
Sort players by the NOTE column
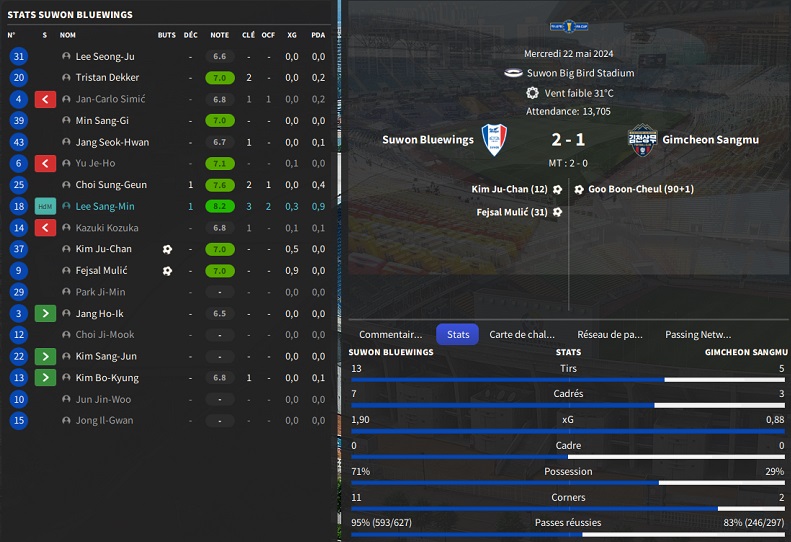[219, 34]
